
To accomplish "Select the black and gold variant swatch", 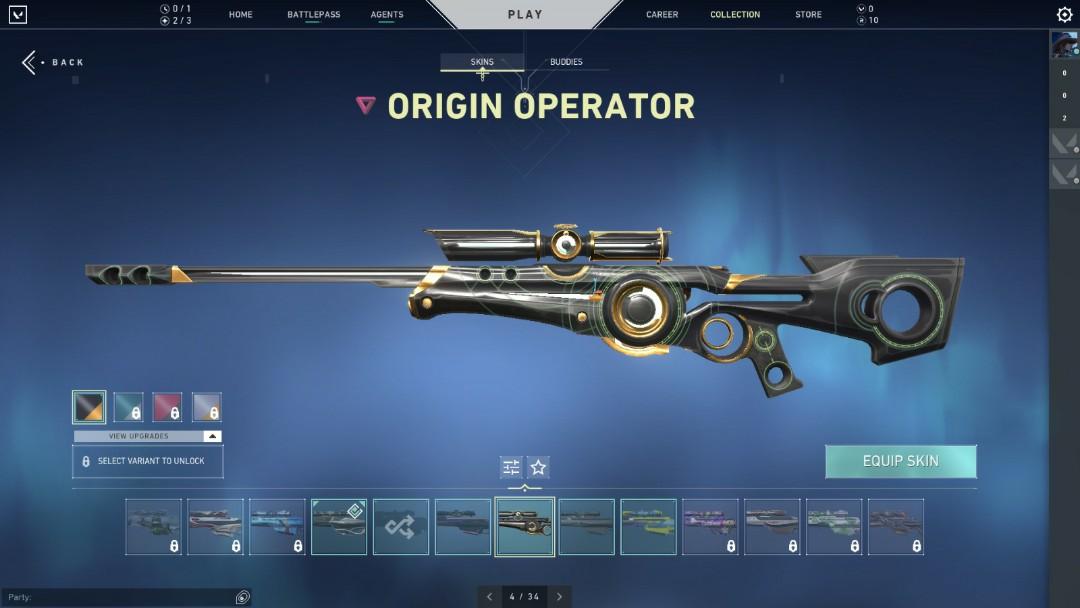I will coord(89,407).
